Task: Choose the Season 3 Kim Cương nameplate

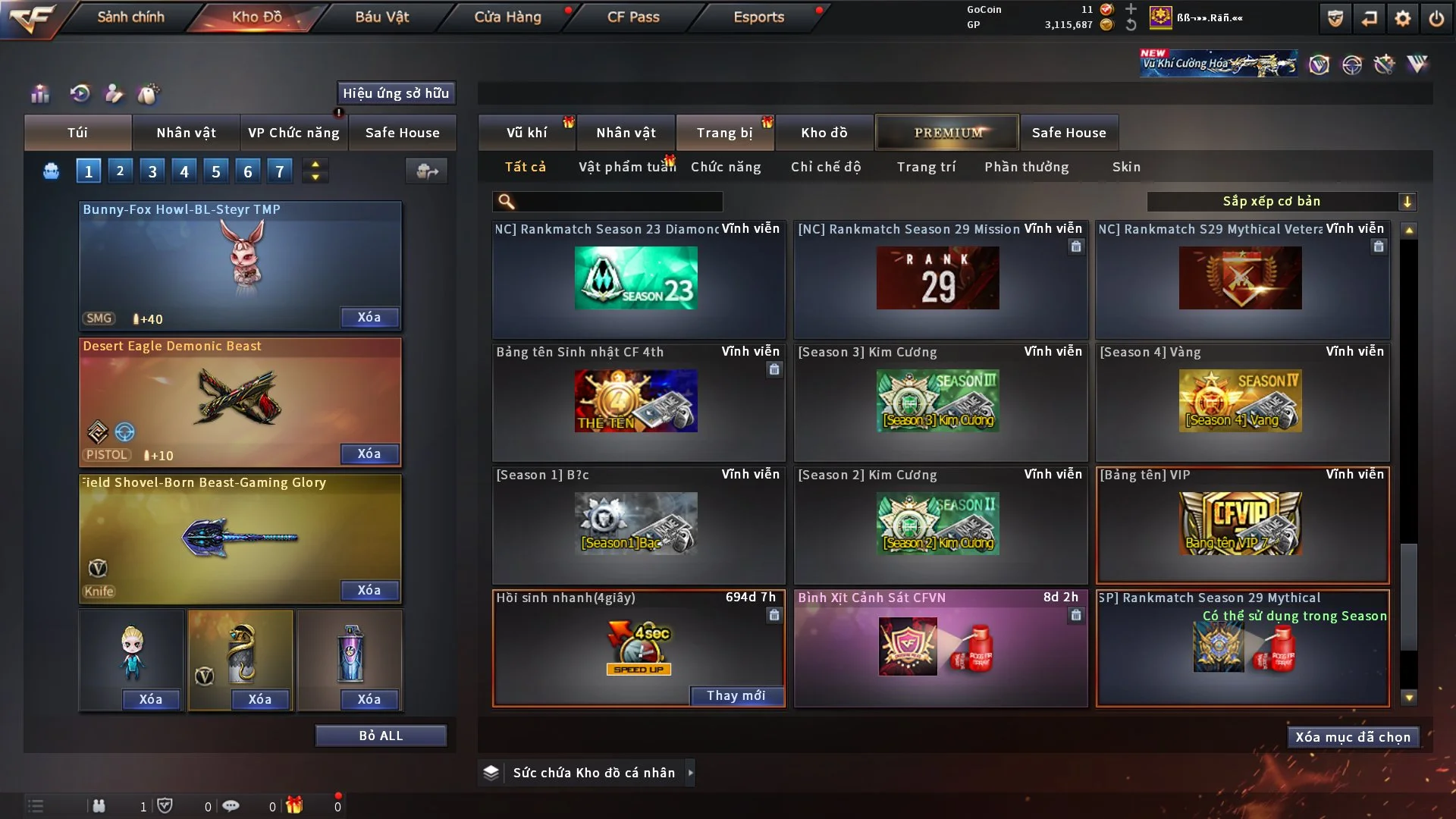Action: tap(940, 402)
